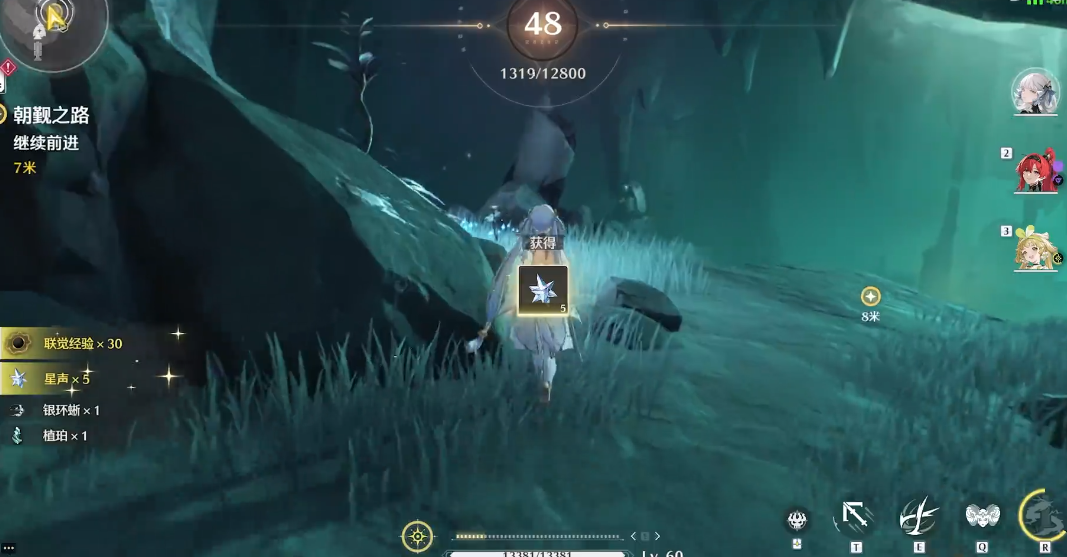Activate the skull utility gadget icon

tap(797, 519)
